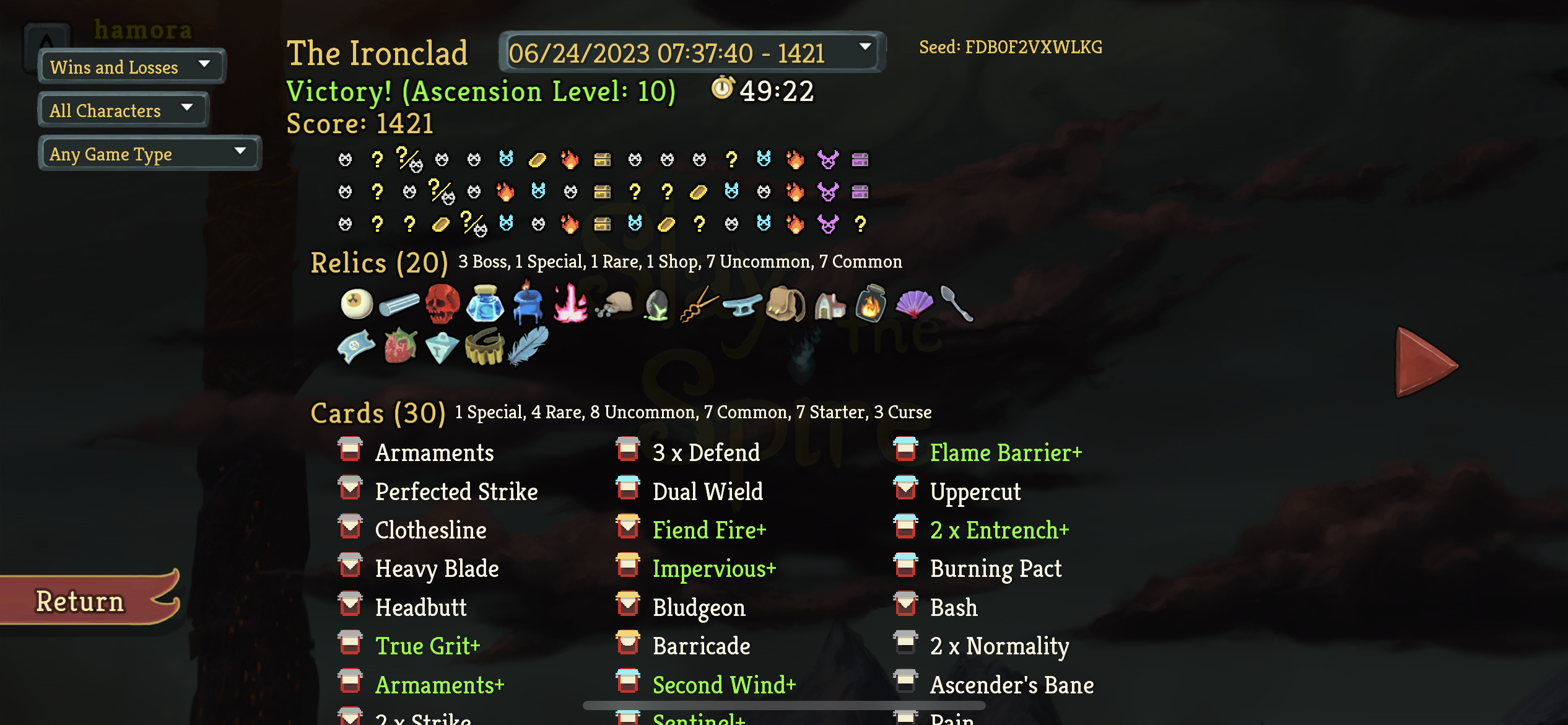Select the Bag of Preparation relic
The image size is (1568, 725).
783,304
